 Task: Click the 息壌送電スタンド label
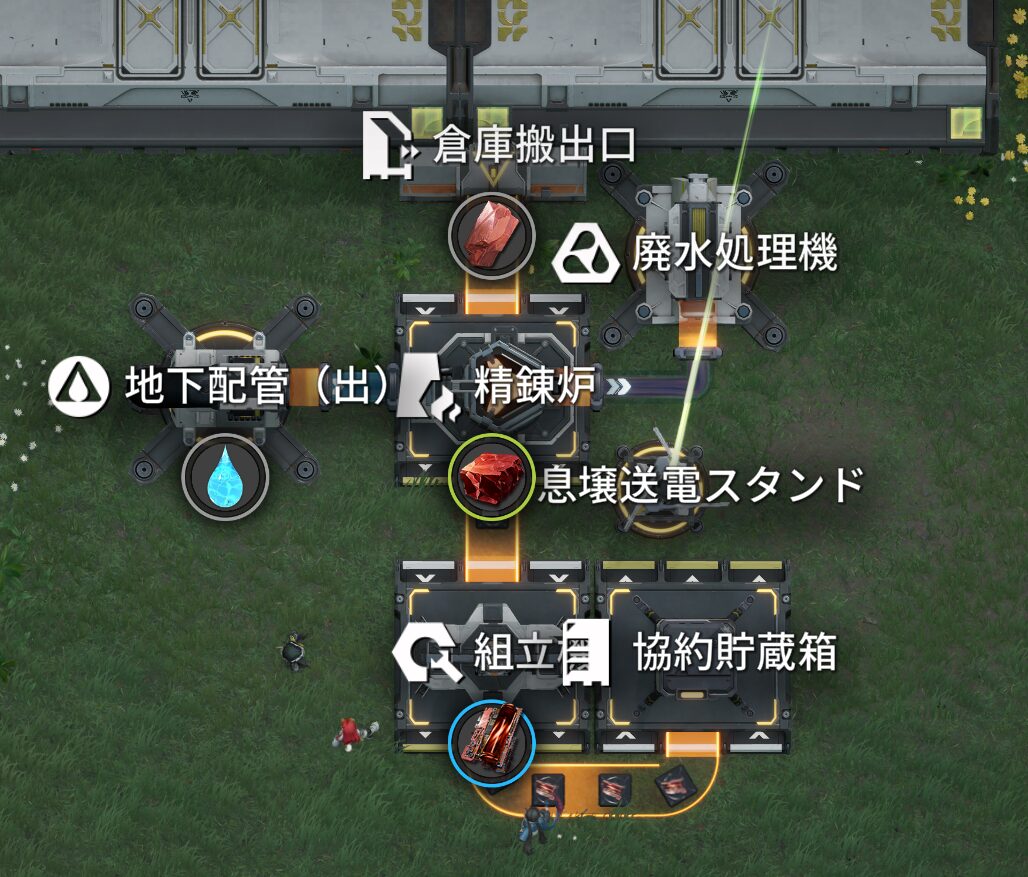point(700,485)
